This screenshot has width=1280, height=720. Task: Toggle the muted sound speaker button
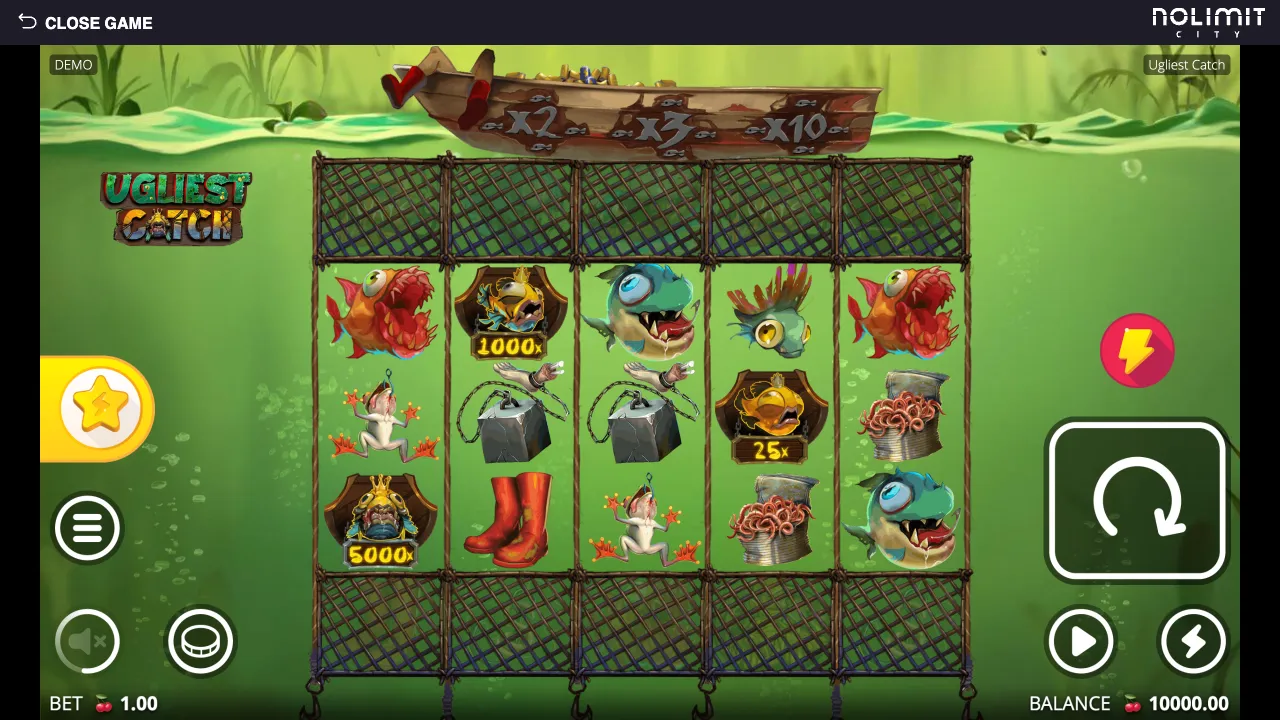tap(87, 641)
